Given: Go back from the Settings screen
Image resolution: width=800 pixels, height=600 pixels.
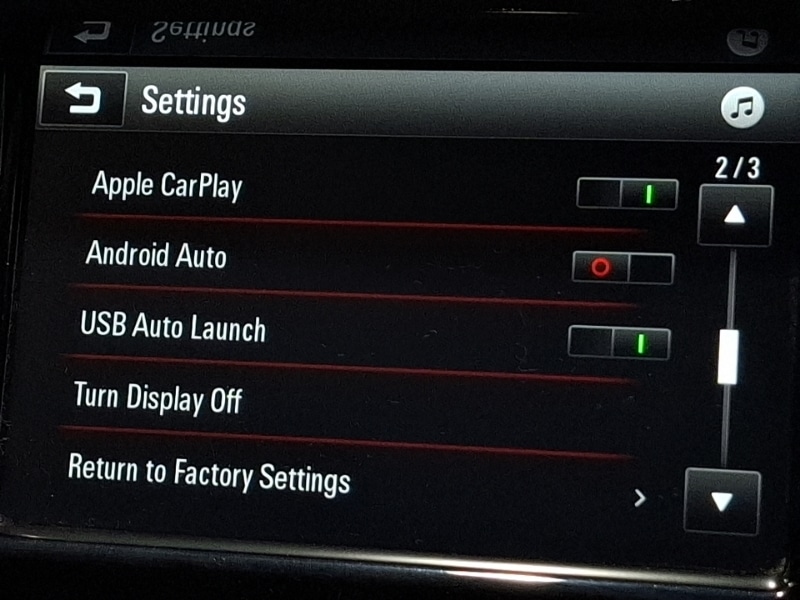Looking at the screenshot, I should (82, 99).
